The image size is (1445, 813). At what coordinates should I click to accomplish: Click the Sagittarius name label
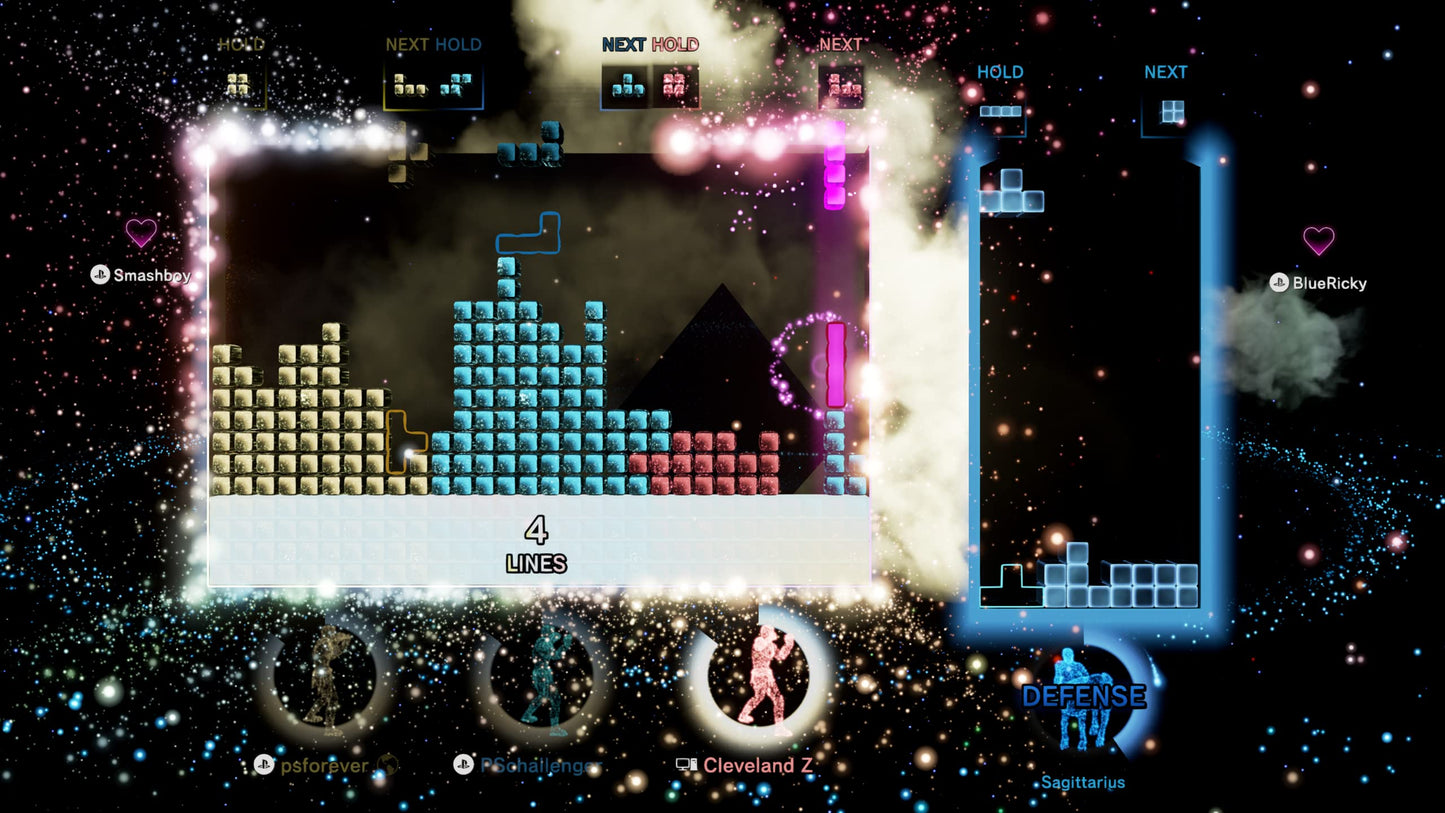(1083, 782)
